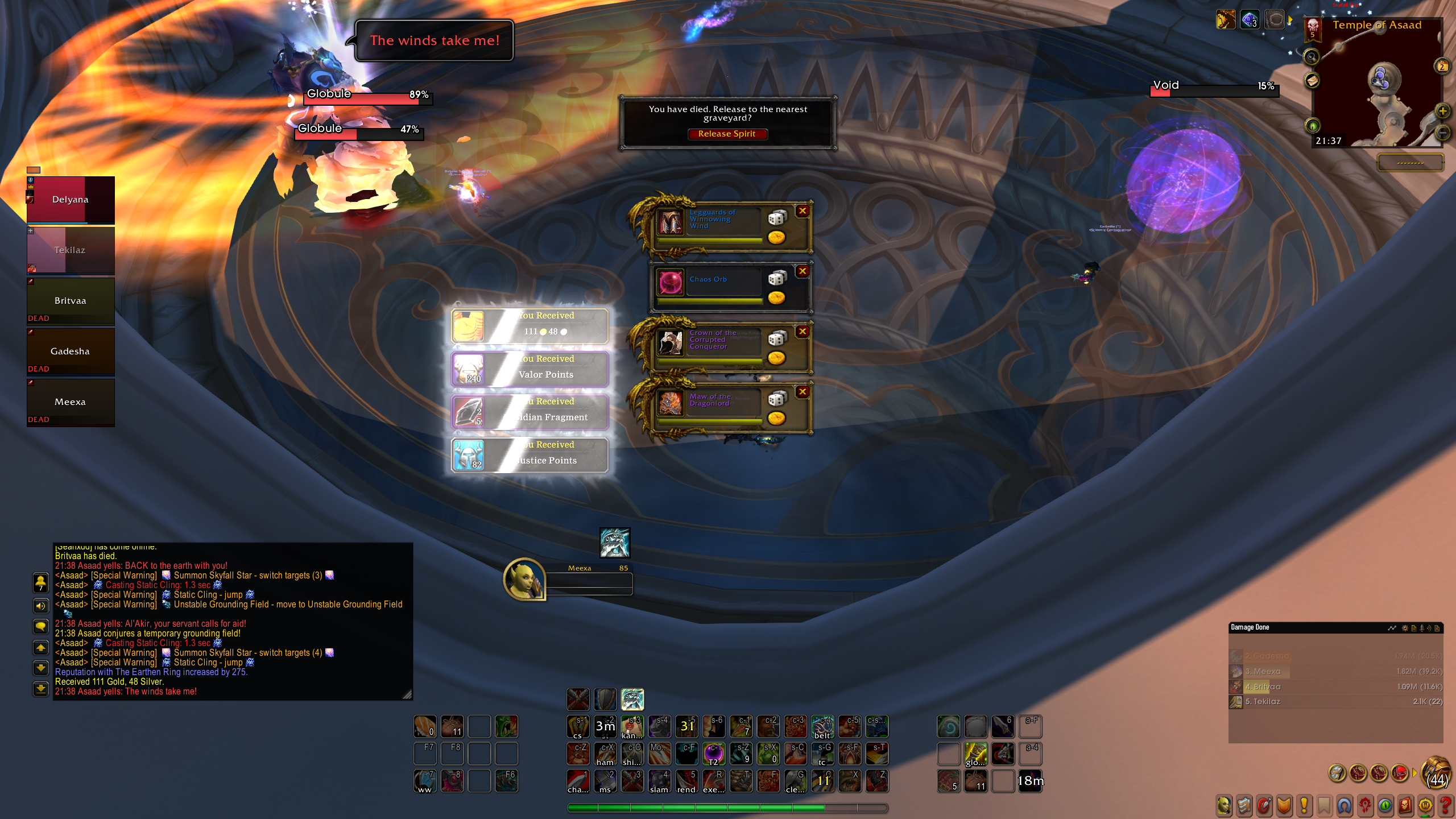The image size is (1456, 819).
Task: Activate the slam ability on action bar
Action: pyautogui.click(x=659, y=781)
